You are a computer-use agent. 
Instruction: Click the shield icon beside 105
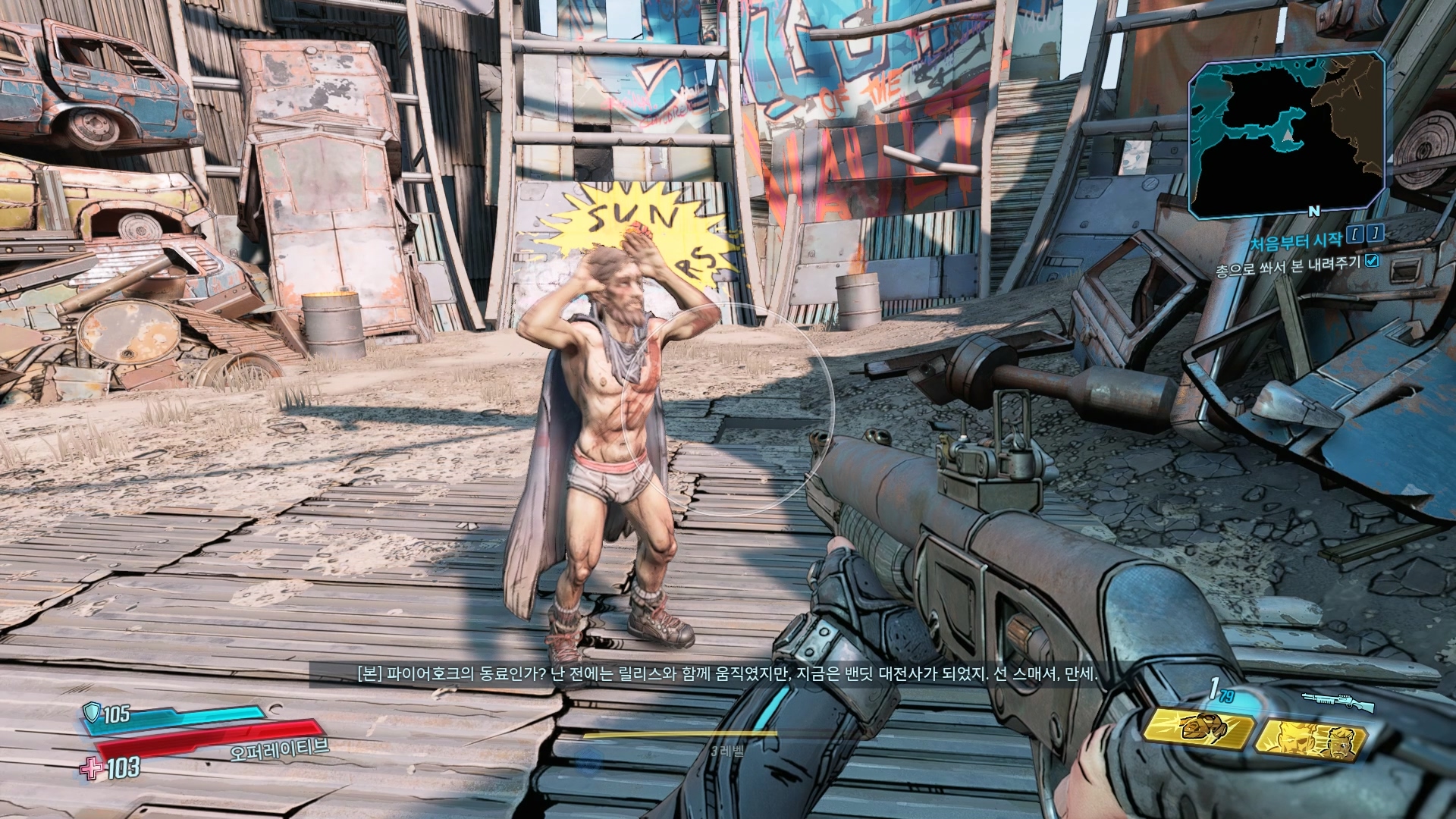92,712
